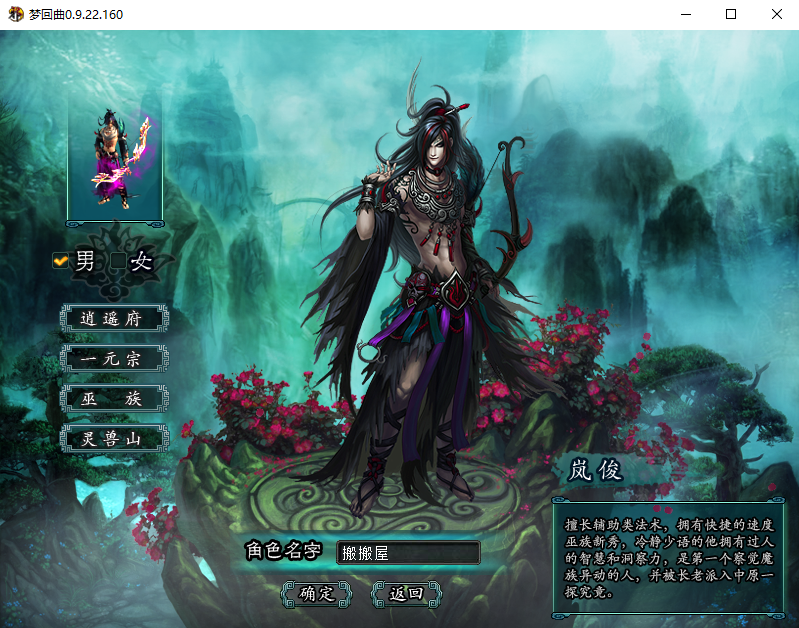The width and height of the screenshot is (799, 628).
Task: Confirm character creation with 确定
Action: point(317,593)
